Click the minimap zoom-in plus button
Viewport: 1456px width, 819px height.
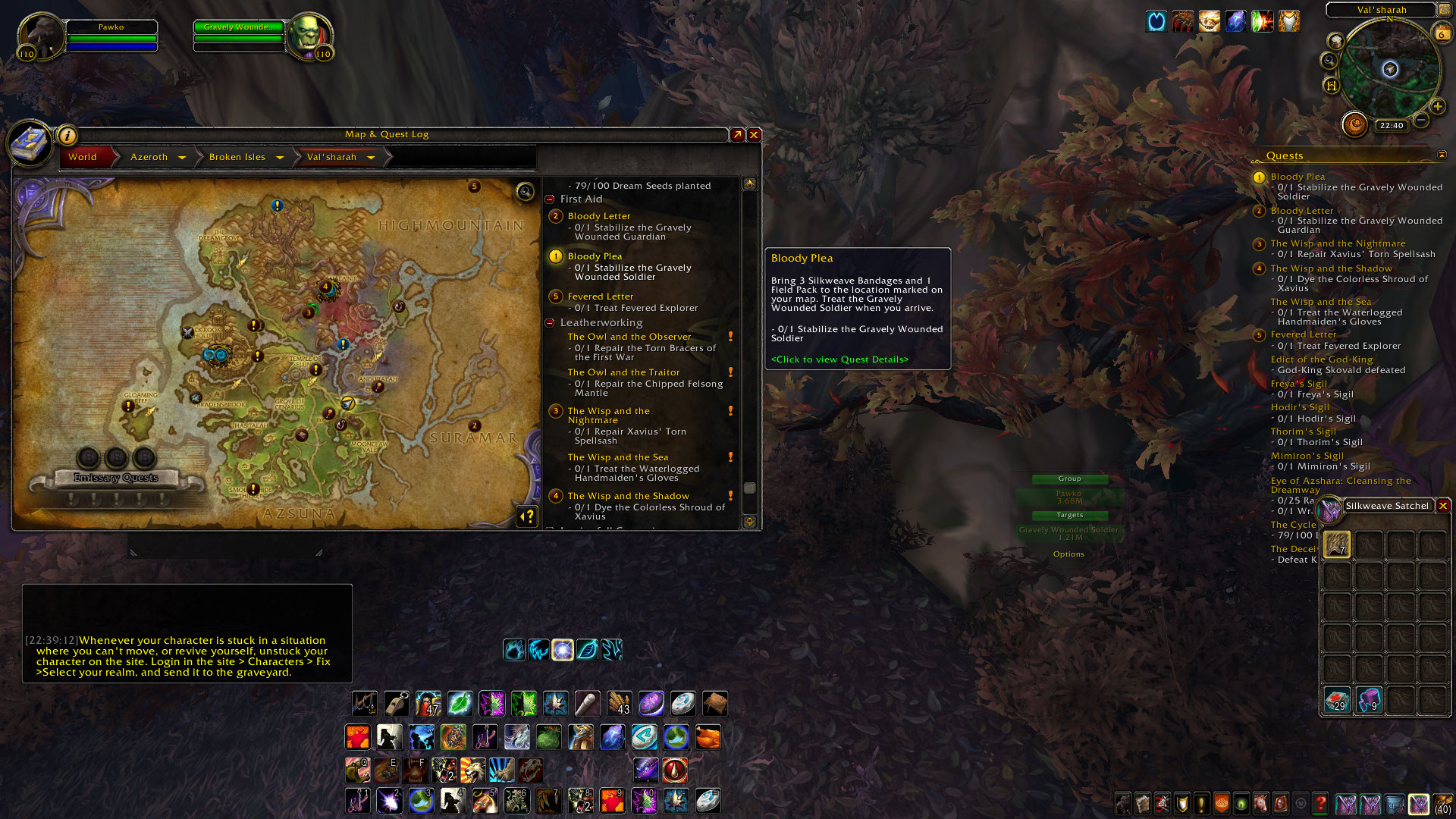1437,107
